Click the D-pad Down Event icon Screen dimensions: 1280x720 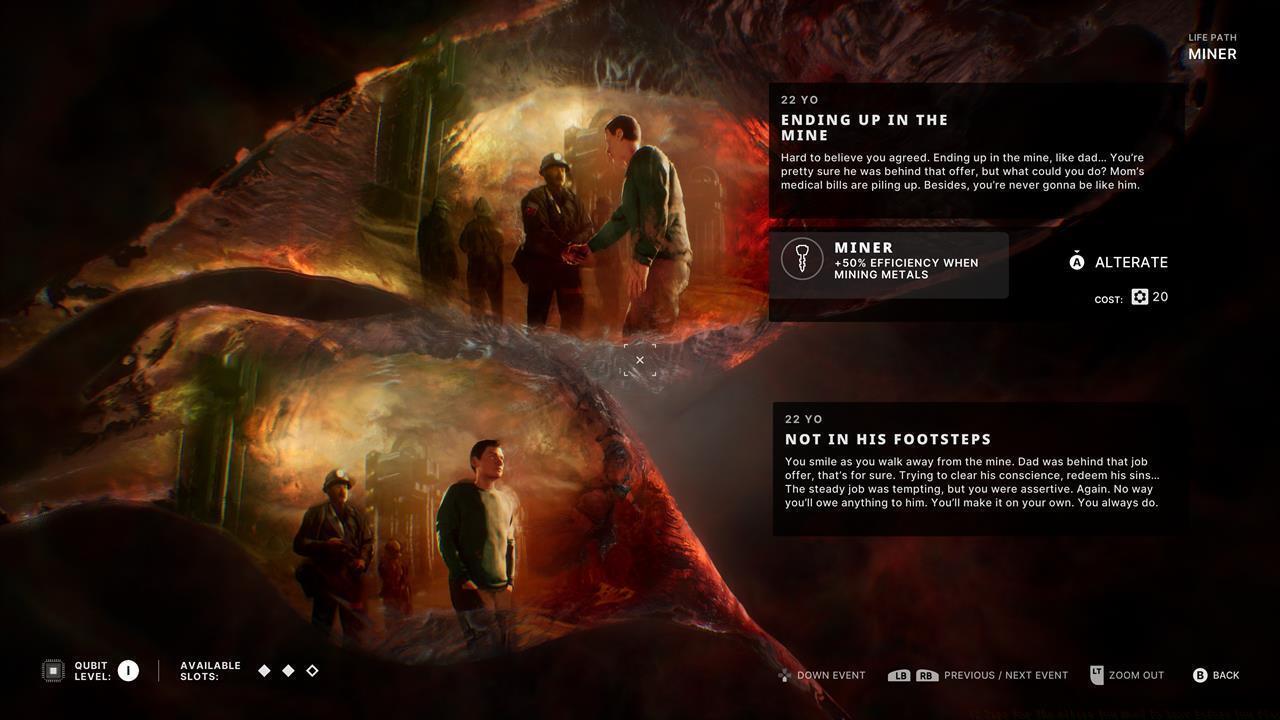click(784, 675)
